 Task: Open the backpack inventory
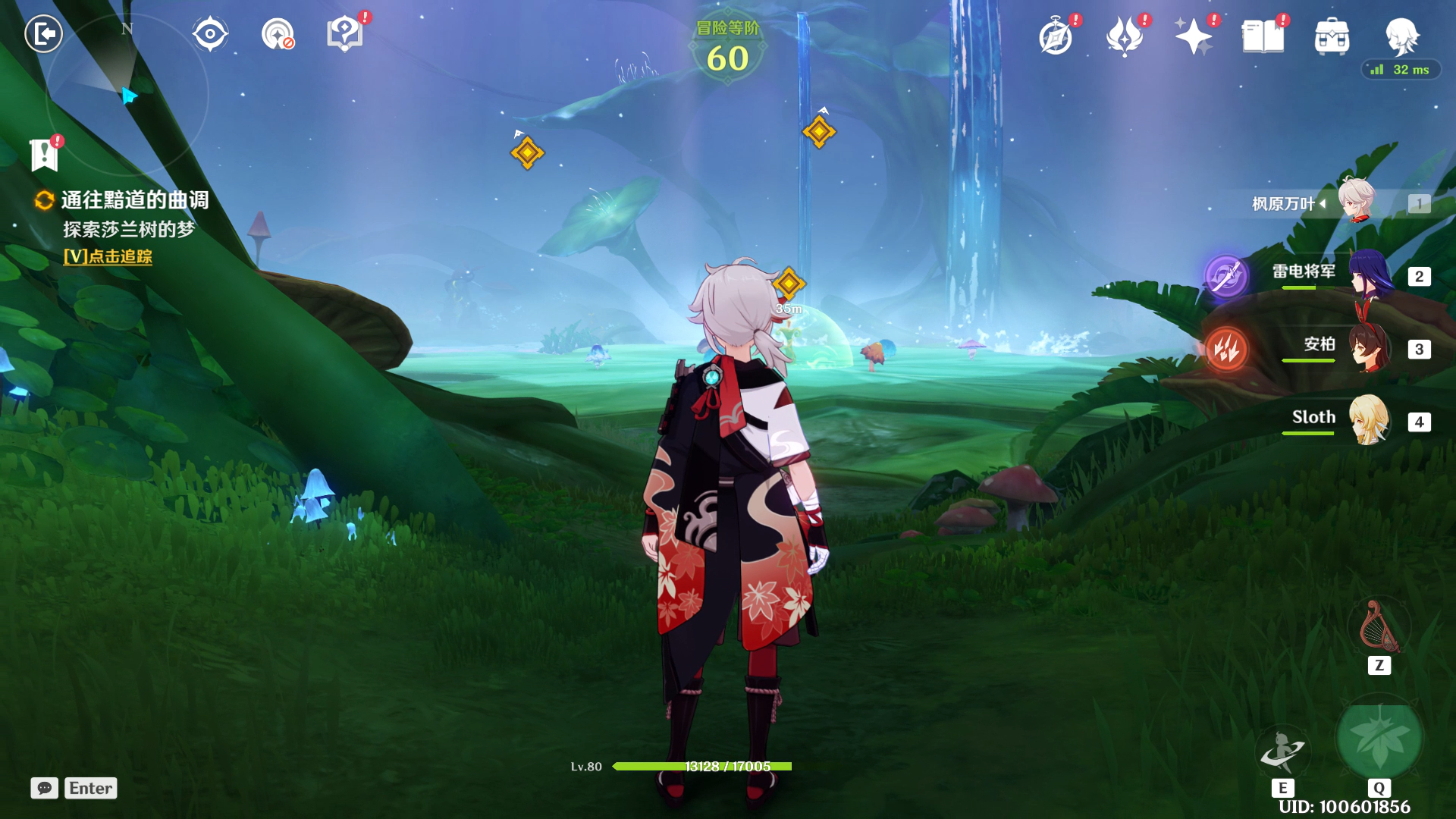(1332, 36)
